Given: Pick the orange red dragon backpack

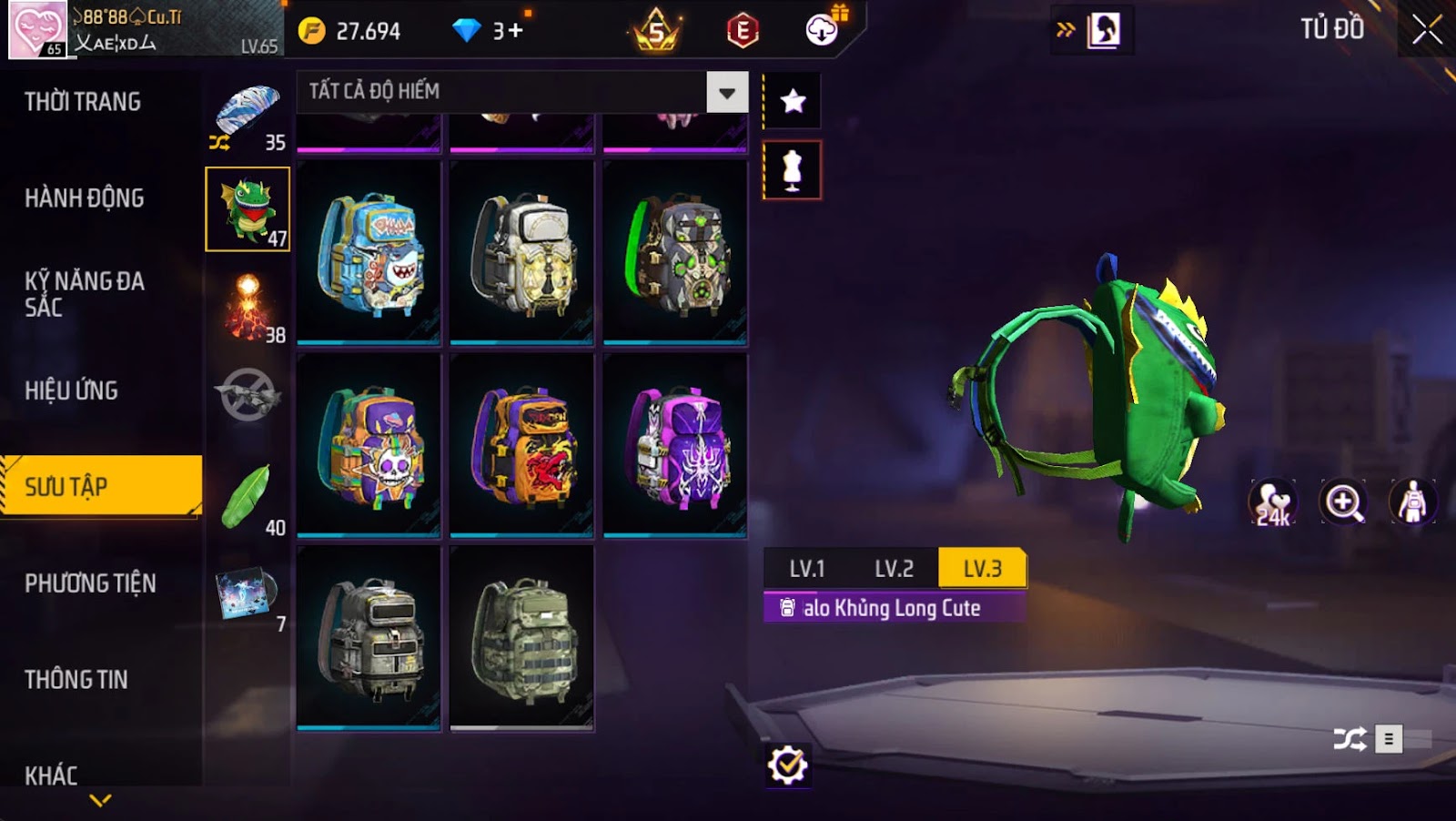Looking at the screenshot, I should tap(521, 446).
